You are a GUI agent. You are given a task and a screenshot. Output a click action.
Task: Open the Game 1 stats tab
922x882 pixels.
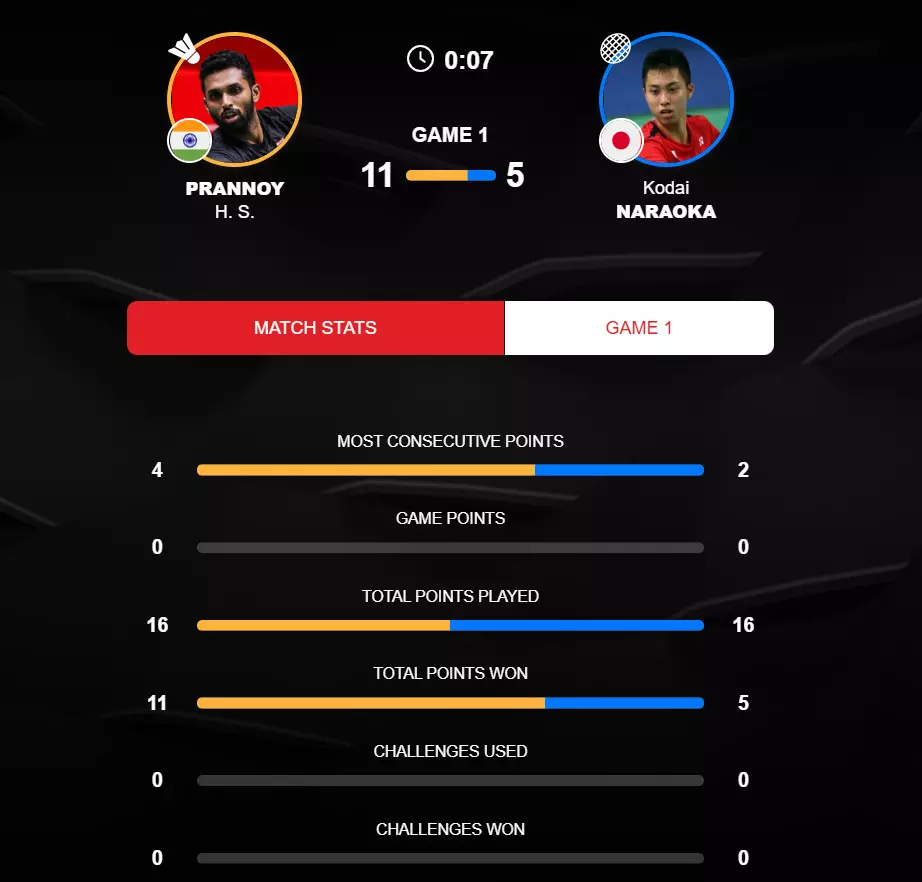(638, 328)
